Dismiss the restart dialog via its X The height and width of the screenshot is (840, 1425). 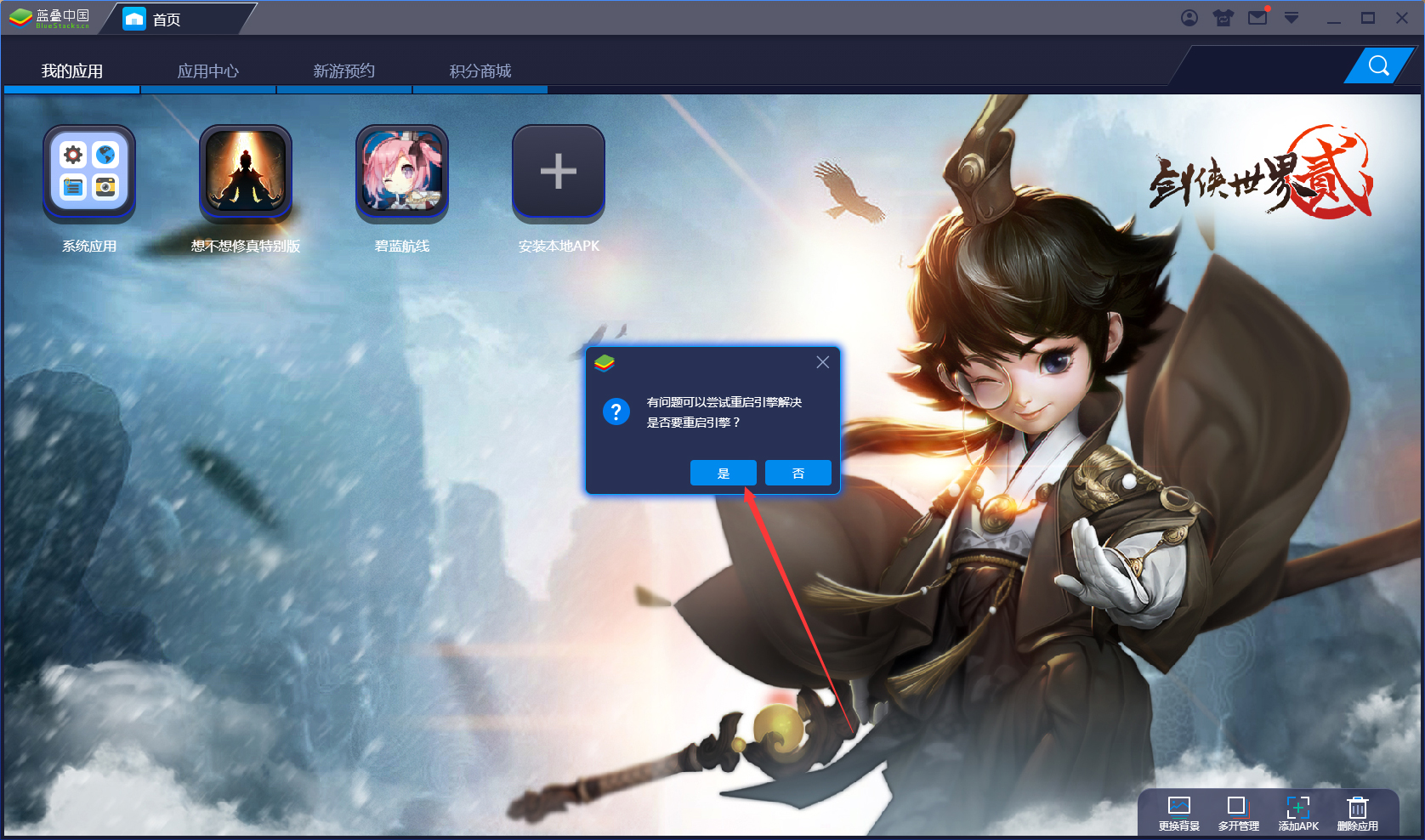point(822,361)
